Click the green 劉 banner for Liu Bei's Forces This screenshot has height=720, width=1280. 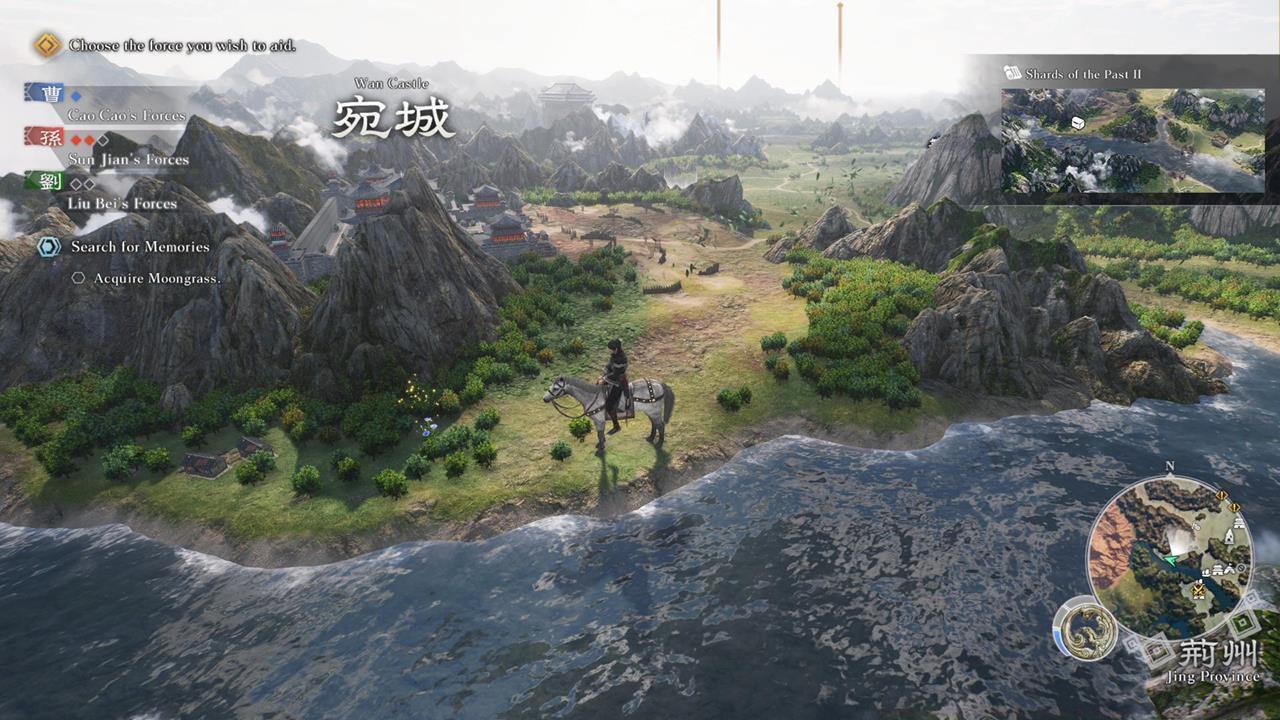pyautogui.click(x=52, y=183)
